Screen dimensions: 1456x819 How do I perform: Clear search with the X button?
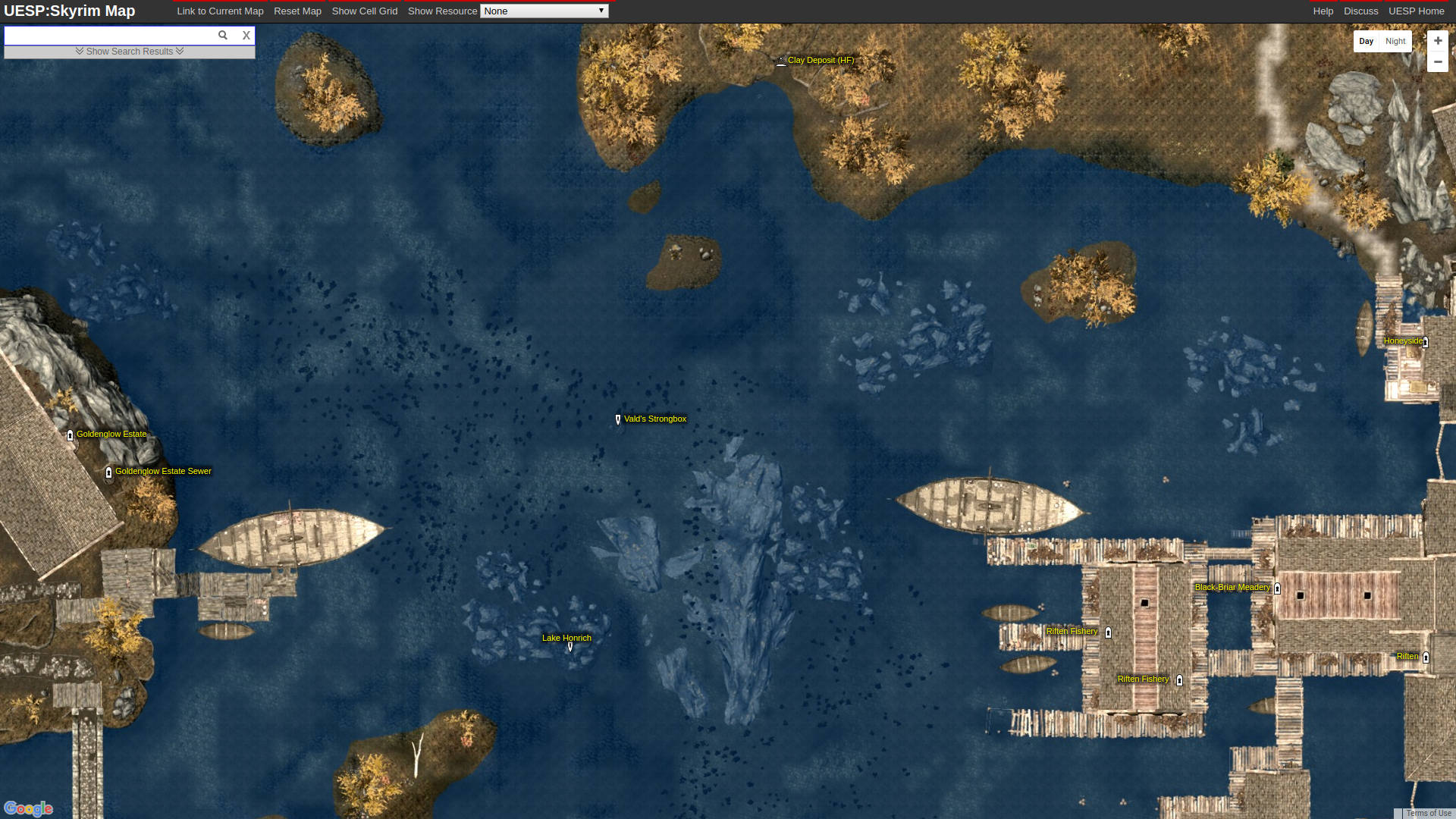tap(246, 36)
